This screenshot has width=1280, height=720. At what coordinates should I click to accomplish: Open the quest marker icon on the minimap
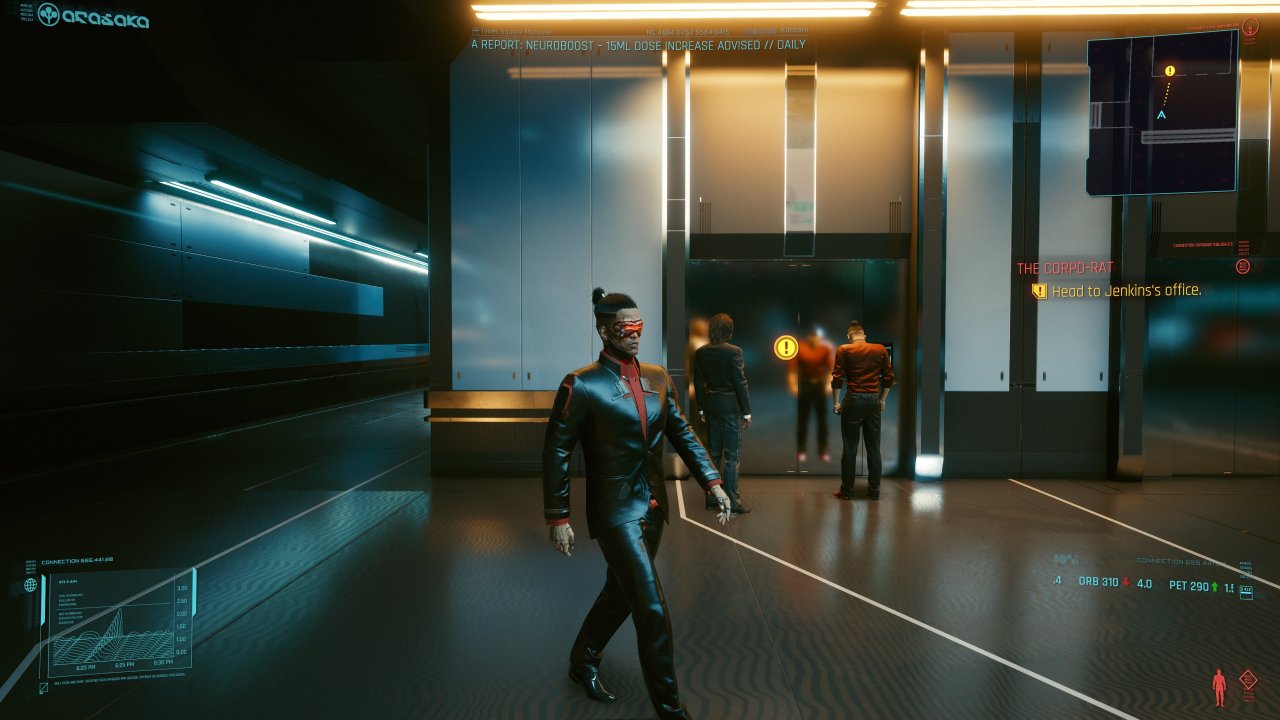1168,72
